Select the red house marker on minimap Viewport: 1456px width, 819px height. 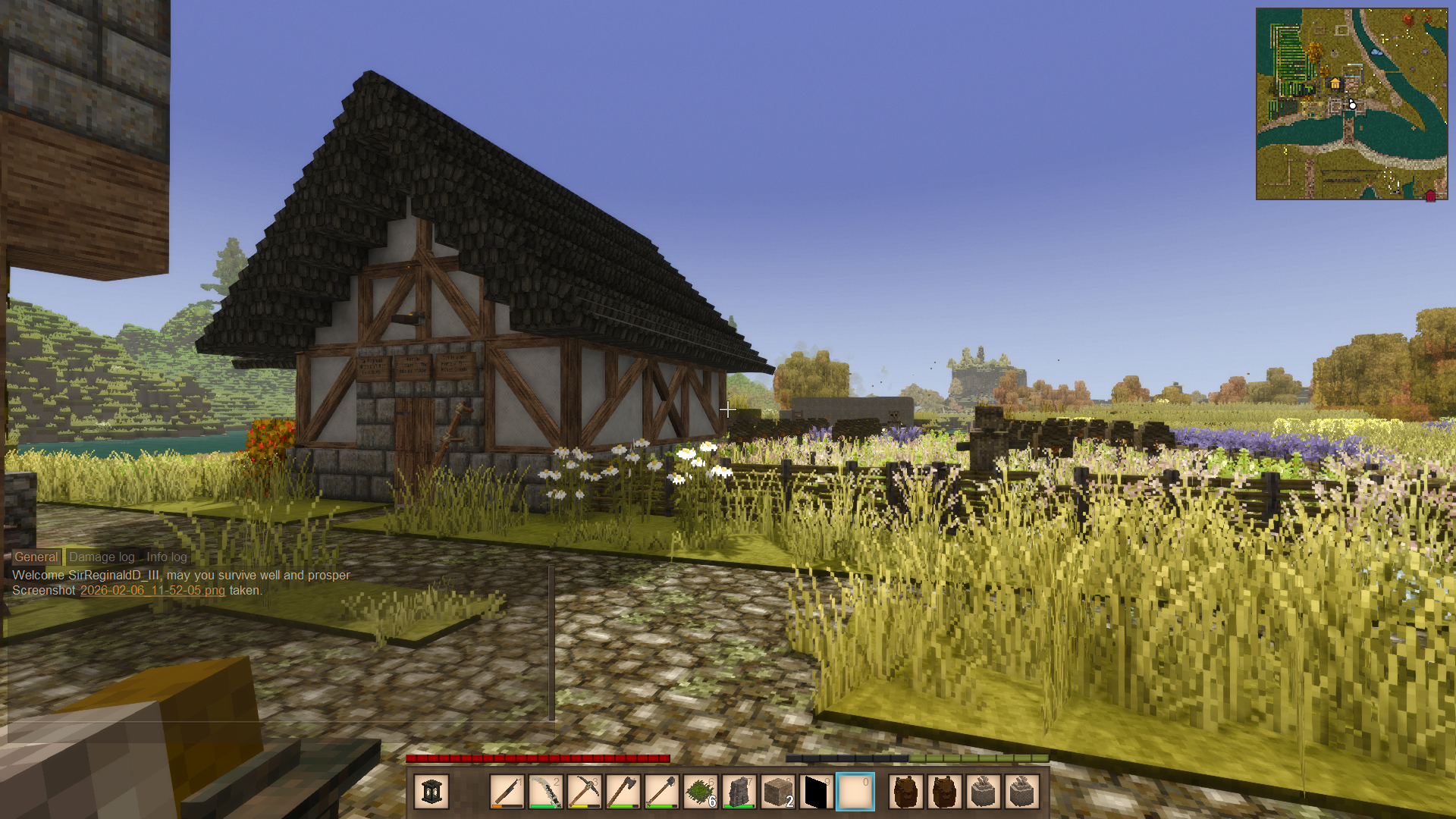click(1430, 196)
